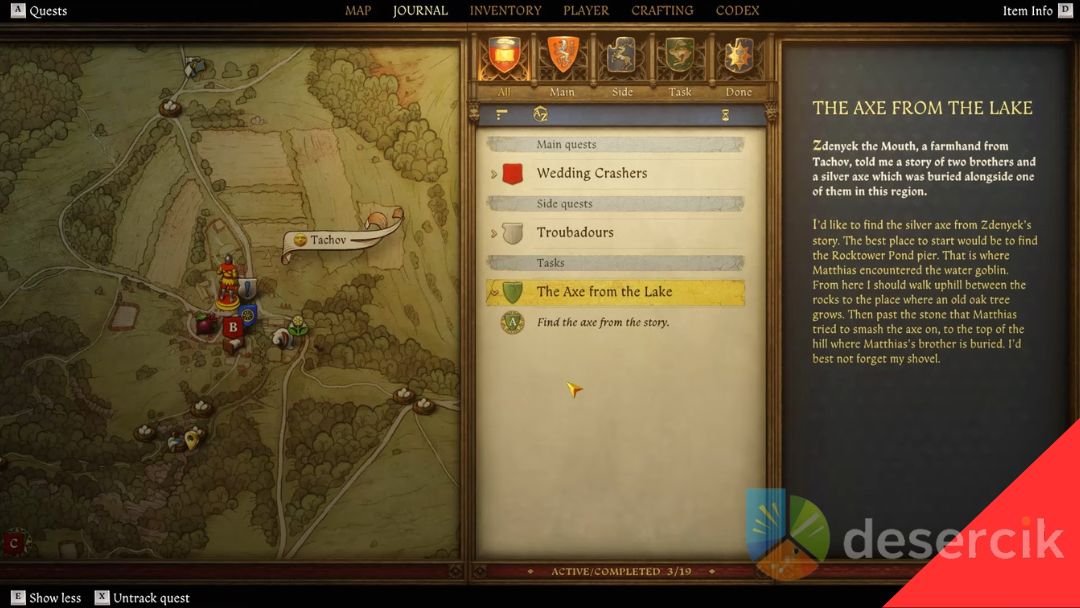Open the Player tab
1080x608 pixels.
pyautogui.click(x=586, y=11)
